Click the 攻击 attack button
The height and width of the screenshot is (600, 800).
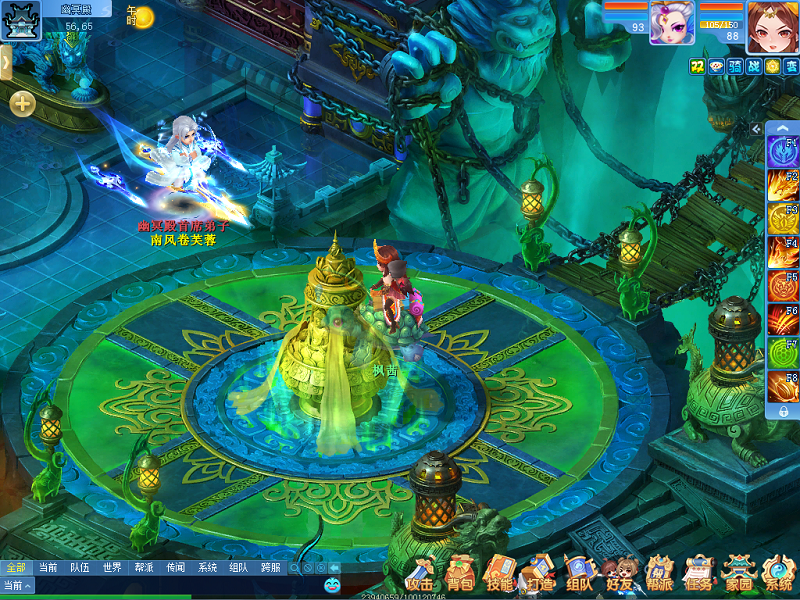(x=421, y=574)
